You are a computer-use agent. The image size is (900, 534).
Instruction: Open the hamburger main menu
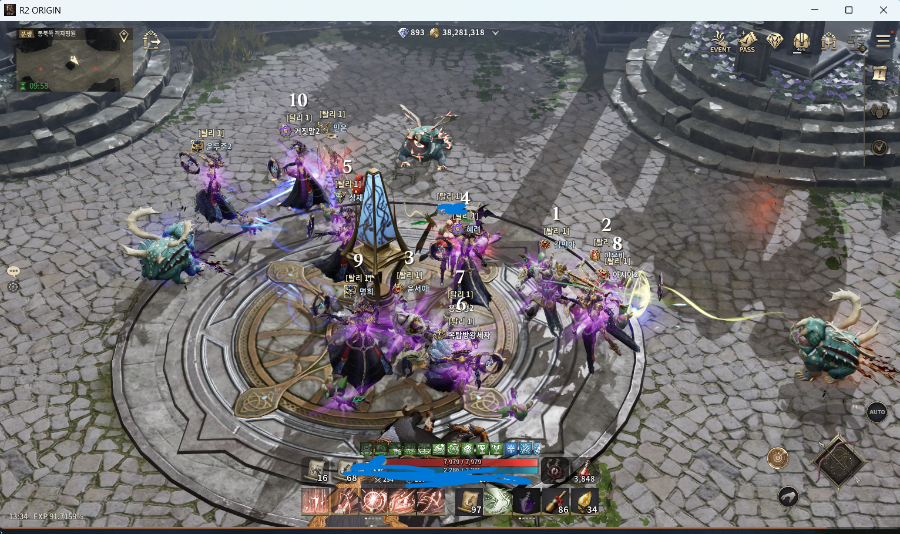click(883, 41)
